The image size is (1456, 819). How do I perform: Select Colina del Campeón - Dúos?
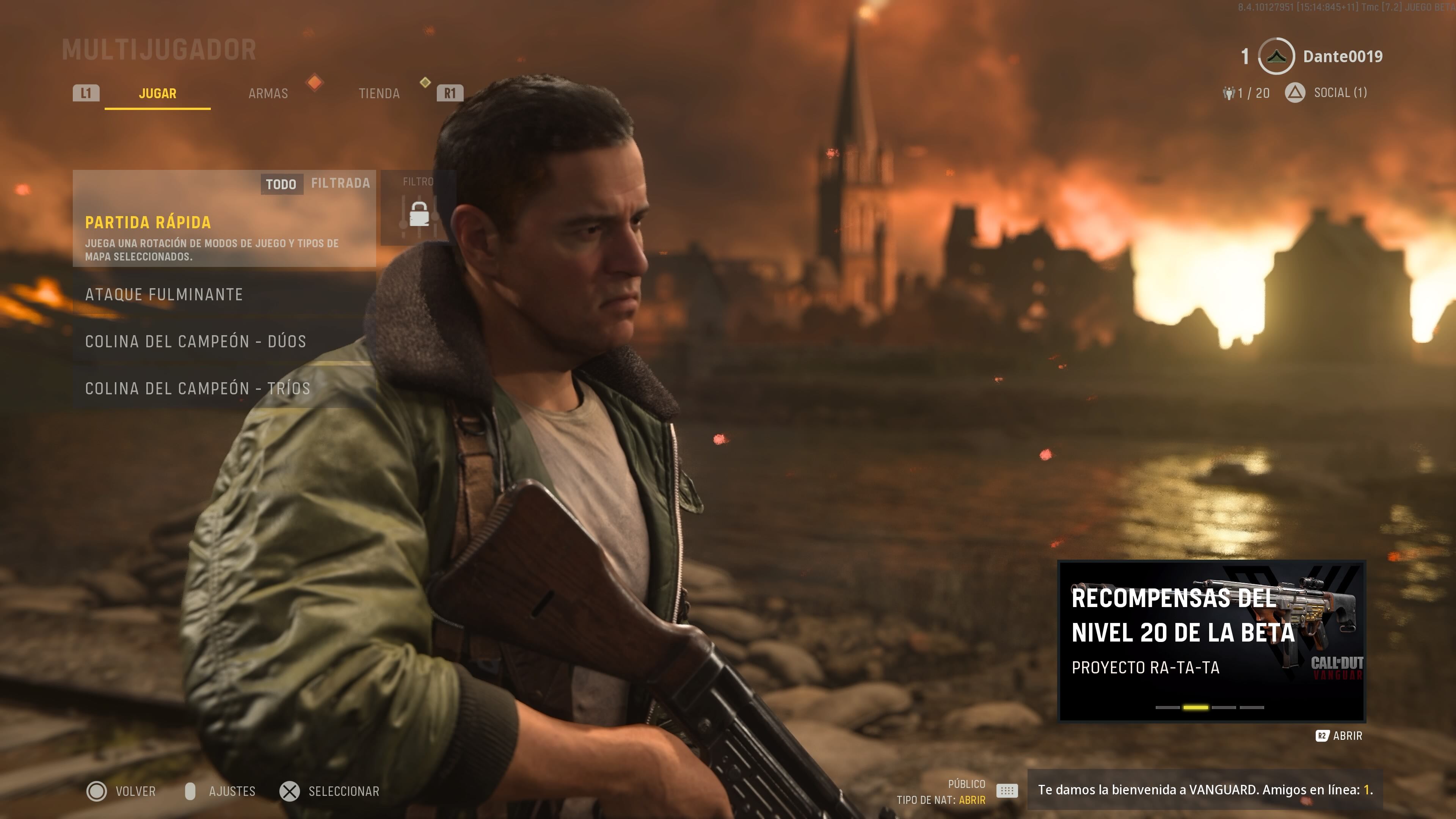224,341
